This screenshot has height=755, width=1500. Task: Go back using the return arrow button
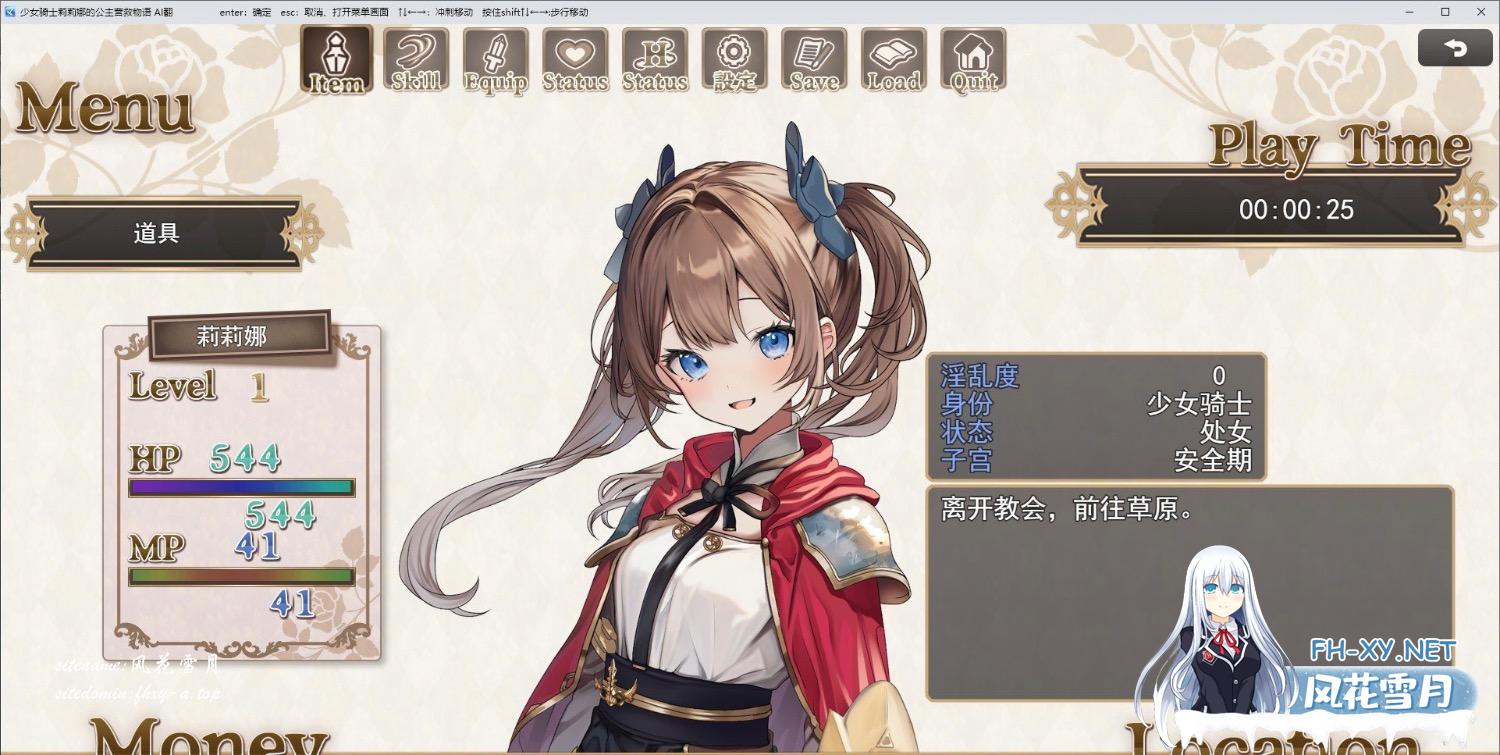click(1455, 48)
